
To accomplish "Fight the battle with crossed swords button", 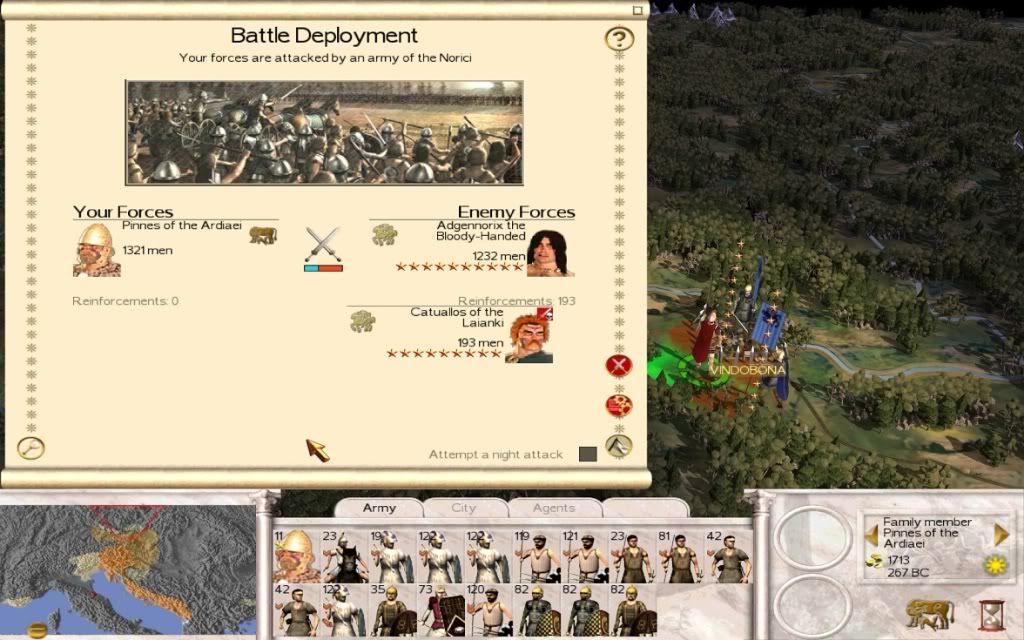I will [323, 245].
